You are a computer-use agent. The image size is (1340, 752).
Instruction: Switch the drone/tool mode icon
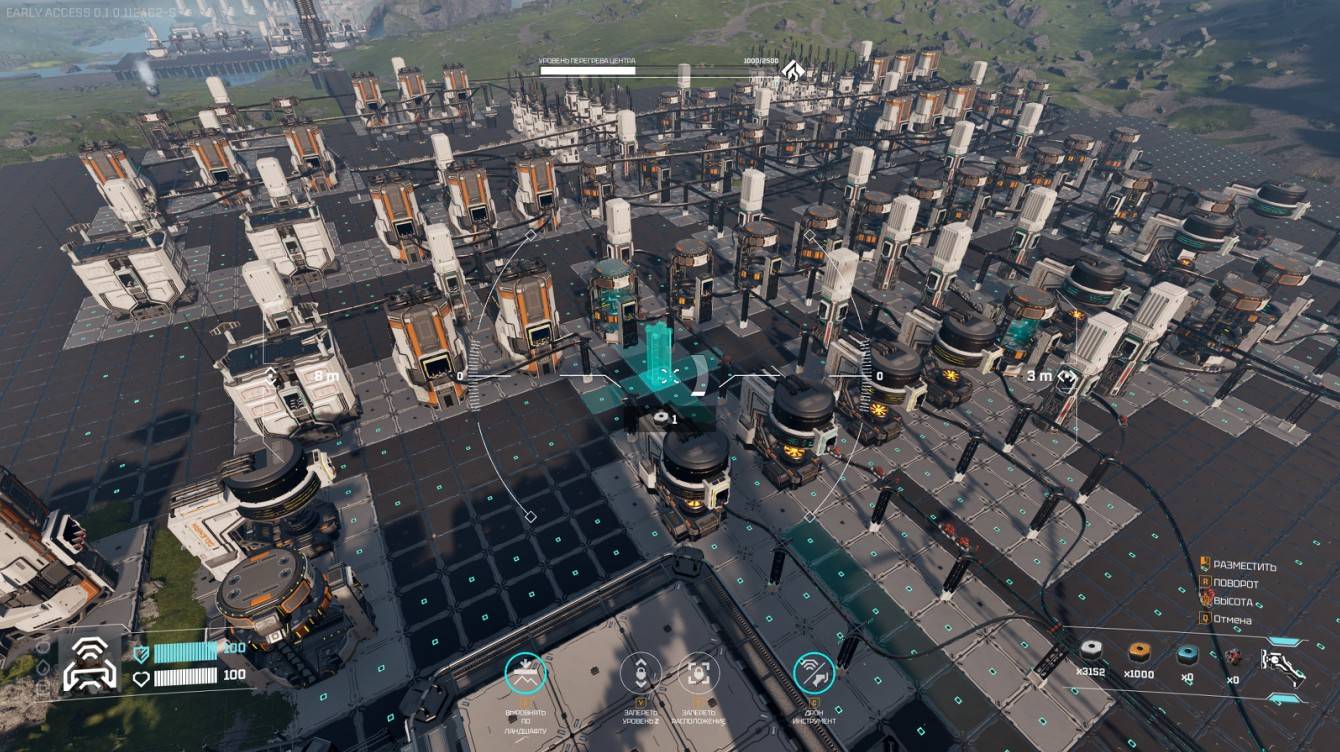814,674
